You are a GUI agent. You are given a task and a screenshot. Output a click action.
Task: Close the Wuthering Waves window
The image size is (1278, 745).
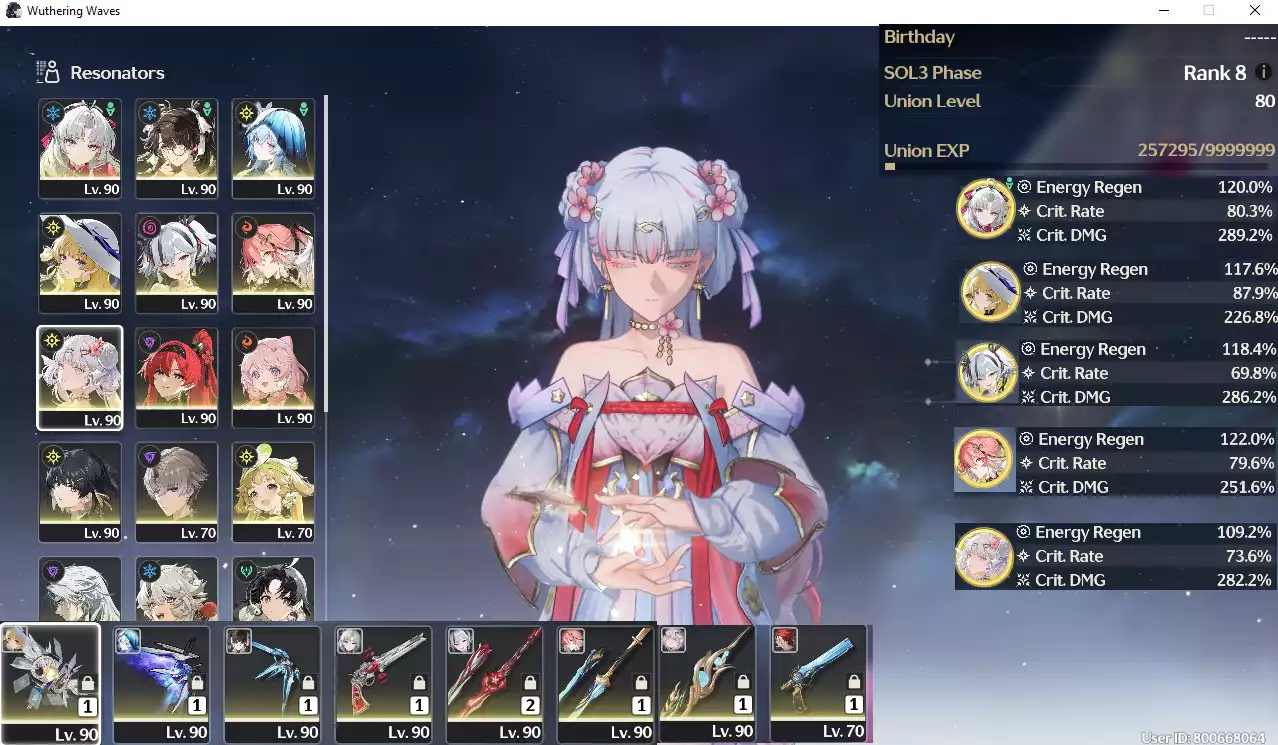(1254, 10)
